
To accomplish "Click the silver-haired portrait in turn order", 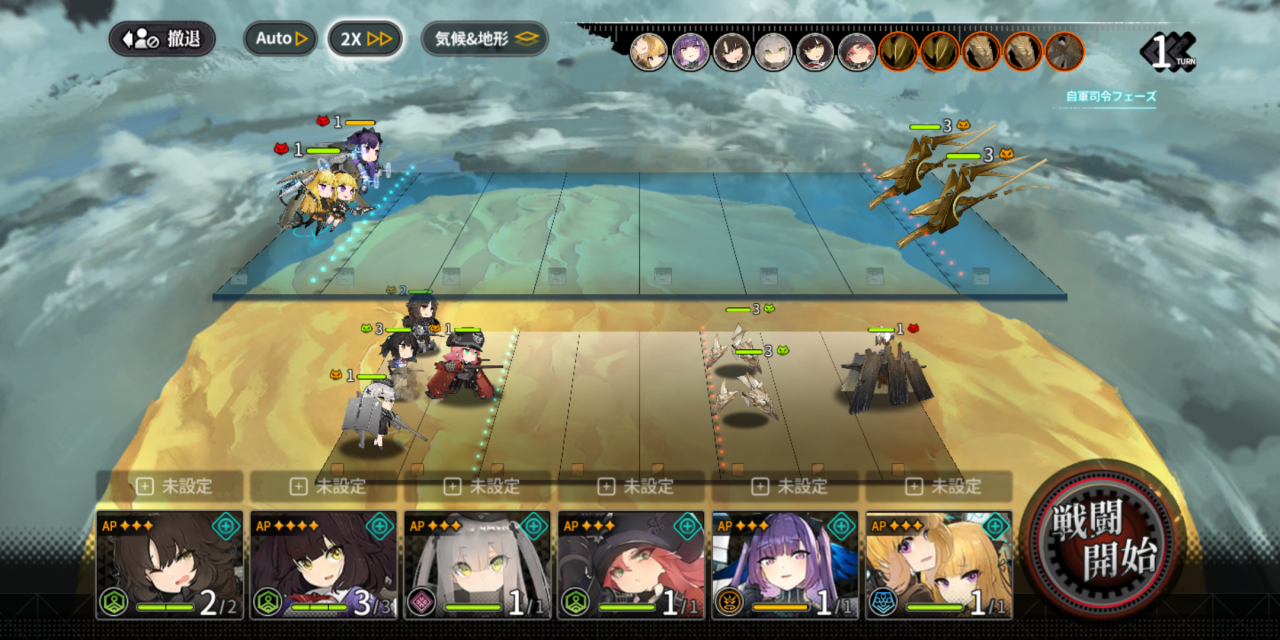I will pyautogui.click(x=773, y=52).
